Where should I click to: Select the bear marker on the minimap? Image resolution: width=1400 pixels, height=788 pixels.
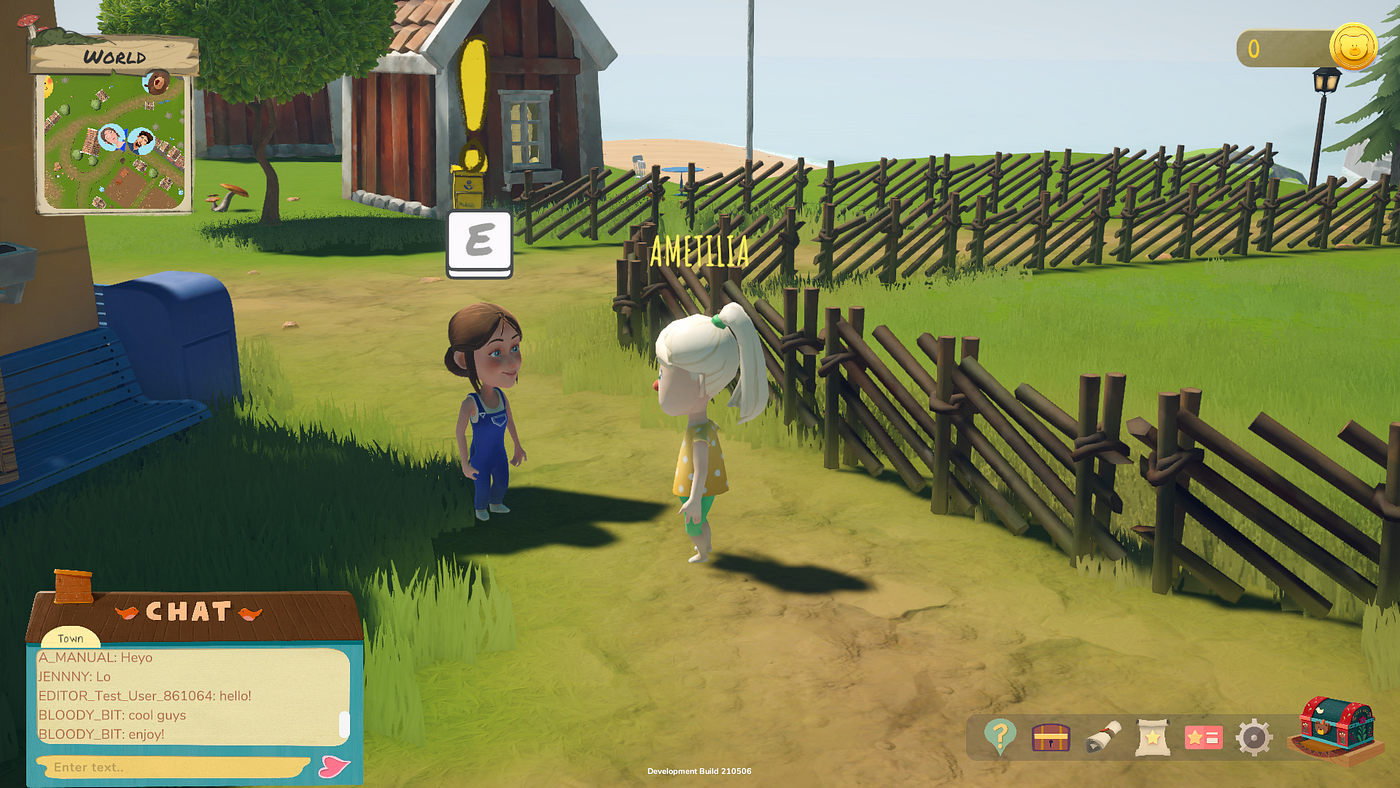(x=156, y=83)
